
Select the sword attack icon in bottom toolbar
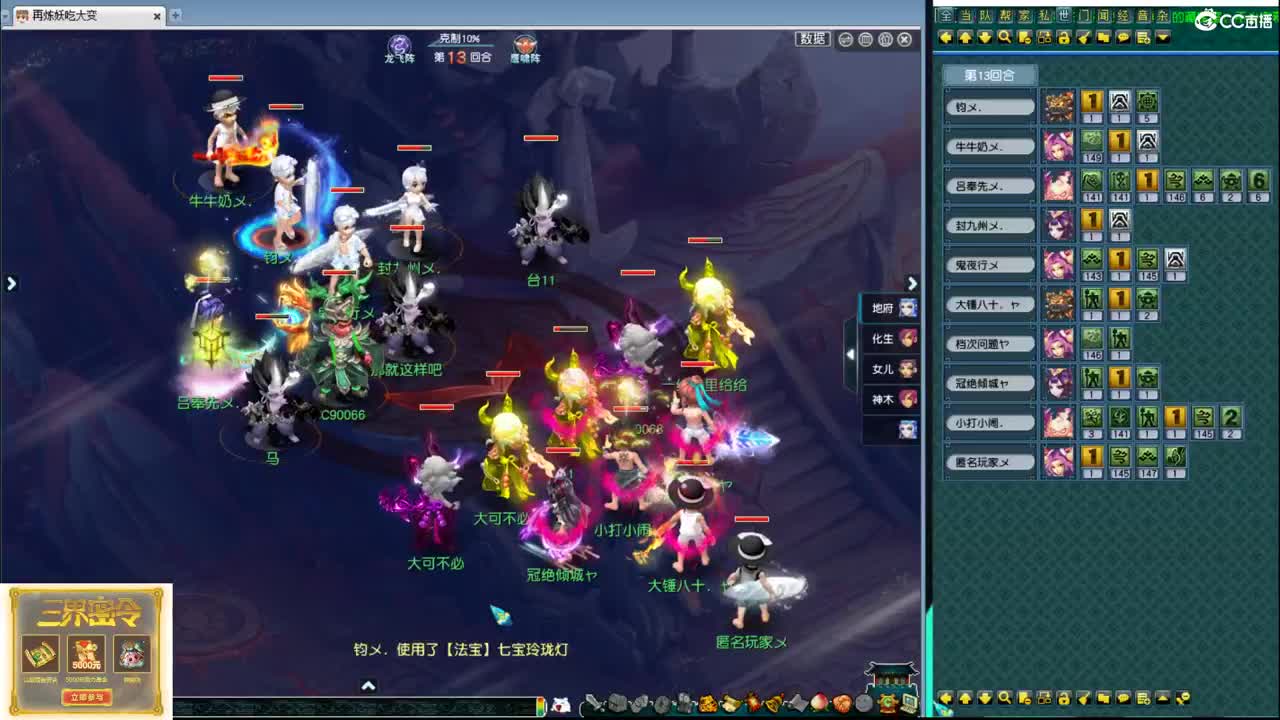point(593,703)
